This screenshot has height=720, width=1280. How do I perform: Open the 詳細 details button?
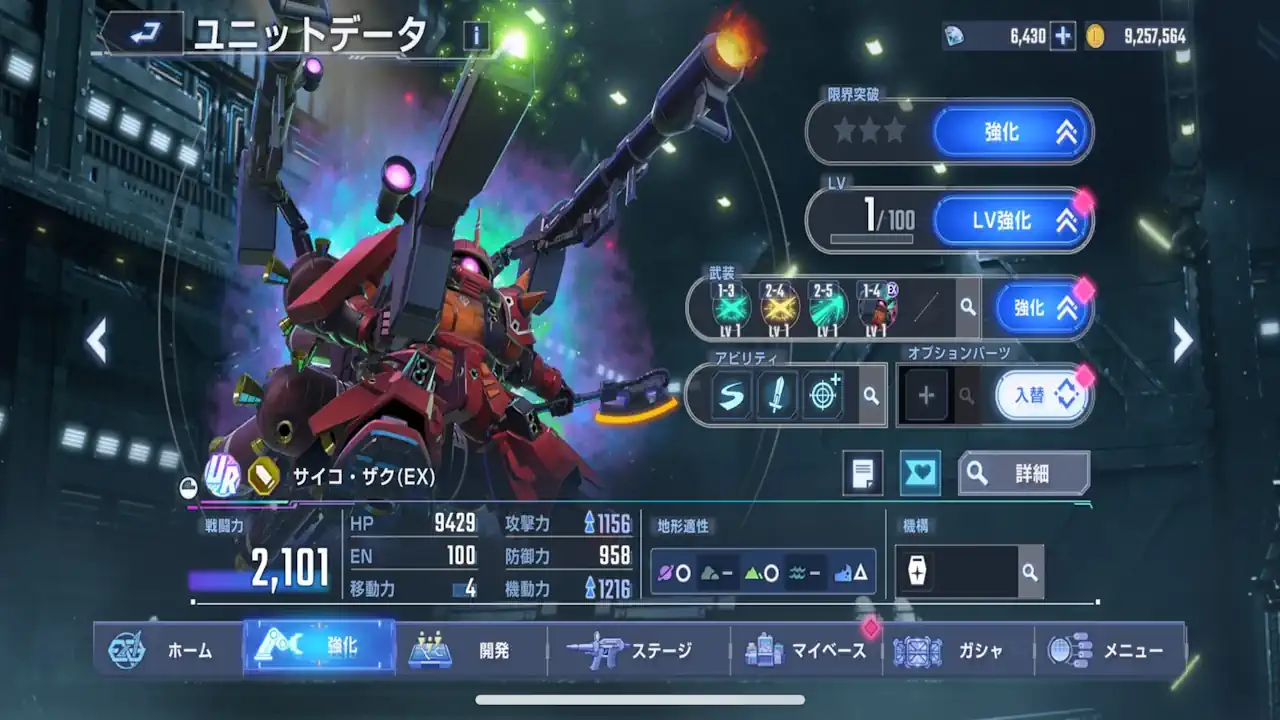point(1024,473)
